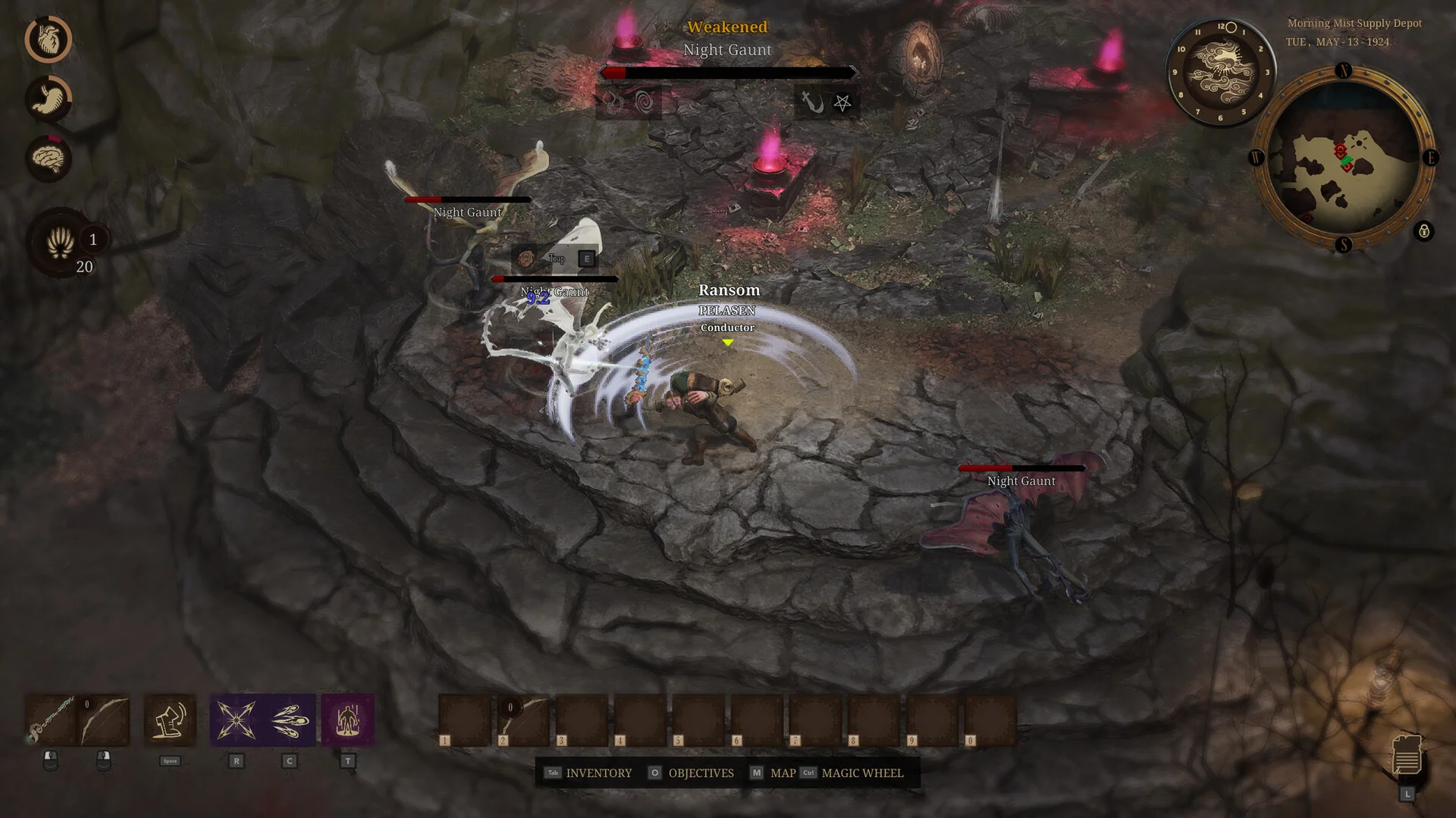The image size is (1456, 818).
Task: Cast the triple fireball spell
Action: [x=289, y=719]
